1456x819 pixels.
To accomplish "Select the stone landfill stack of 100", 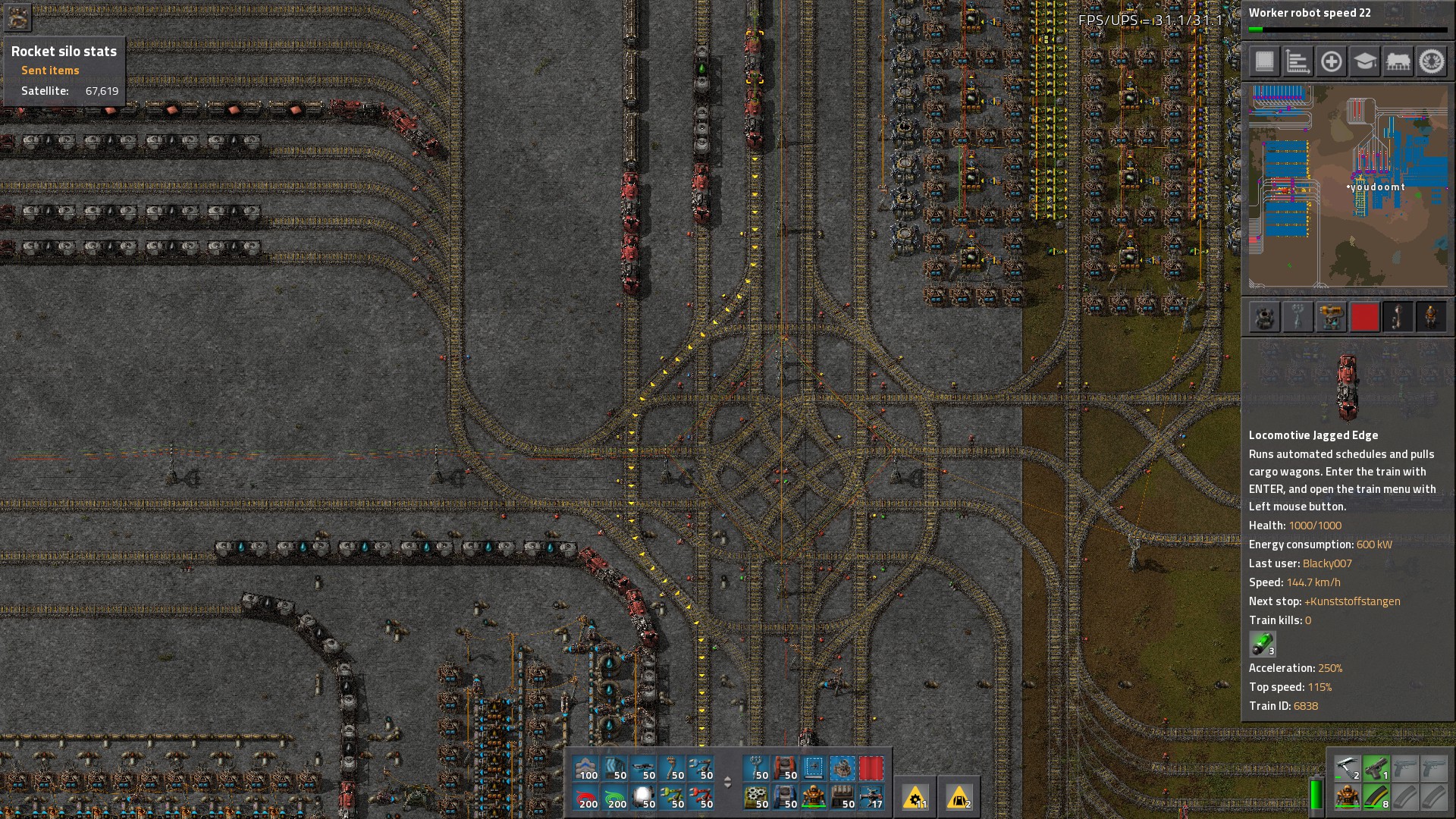I will [x=588, y=768].
